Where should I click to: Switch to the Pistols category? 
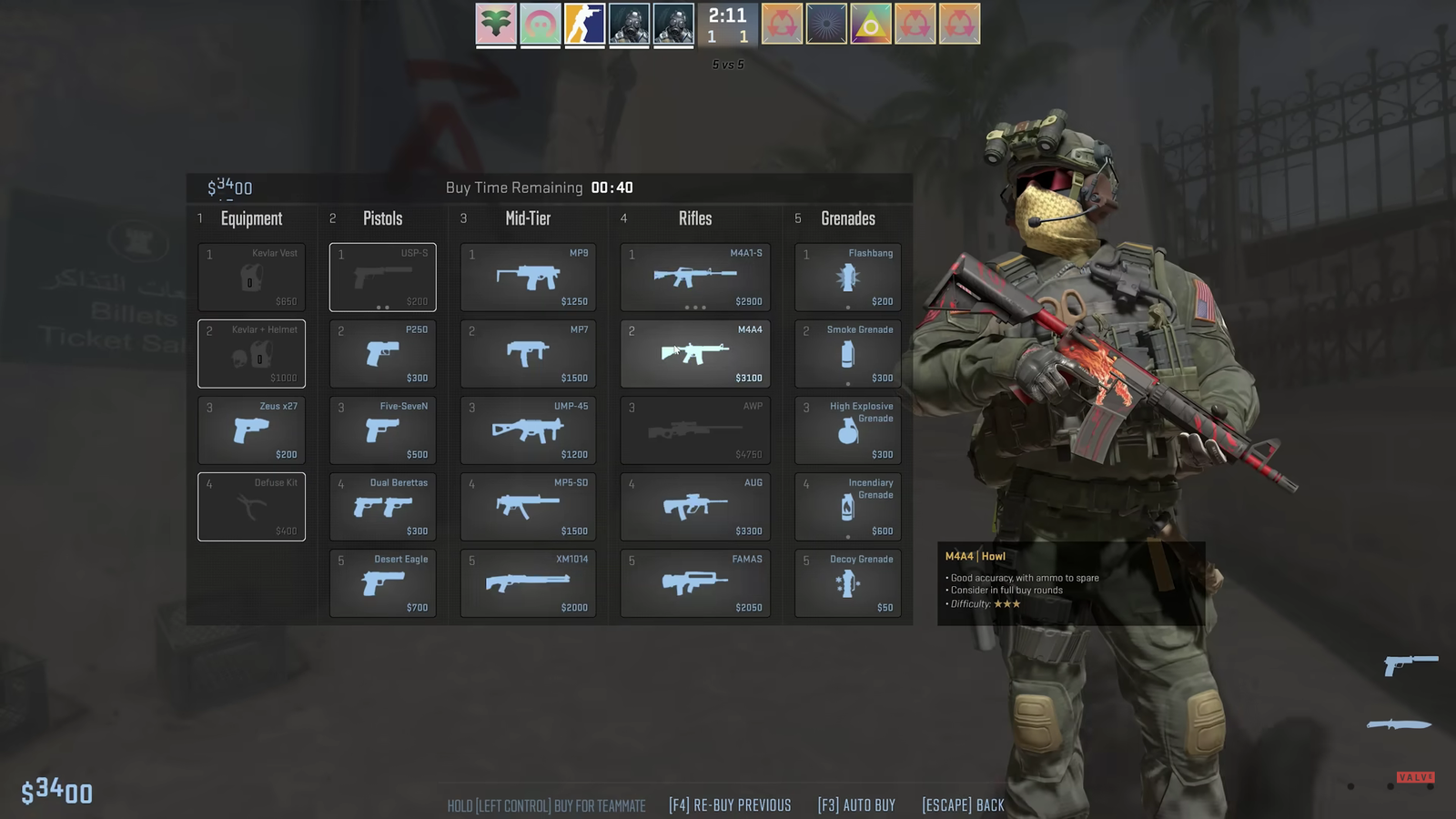[x=382, y=218]
